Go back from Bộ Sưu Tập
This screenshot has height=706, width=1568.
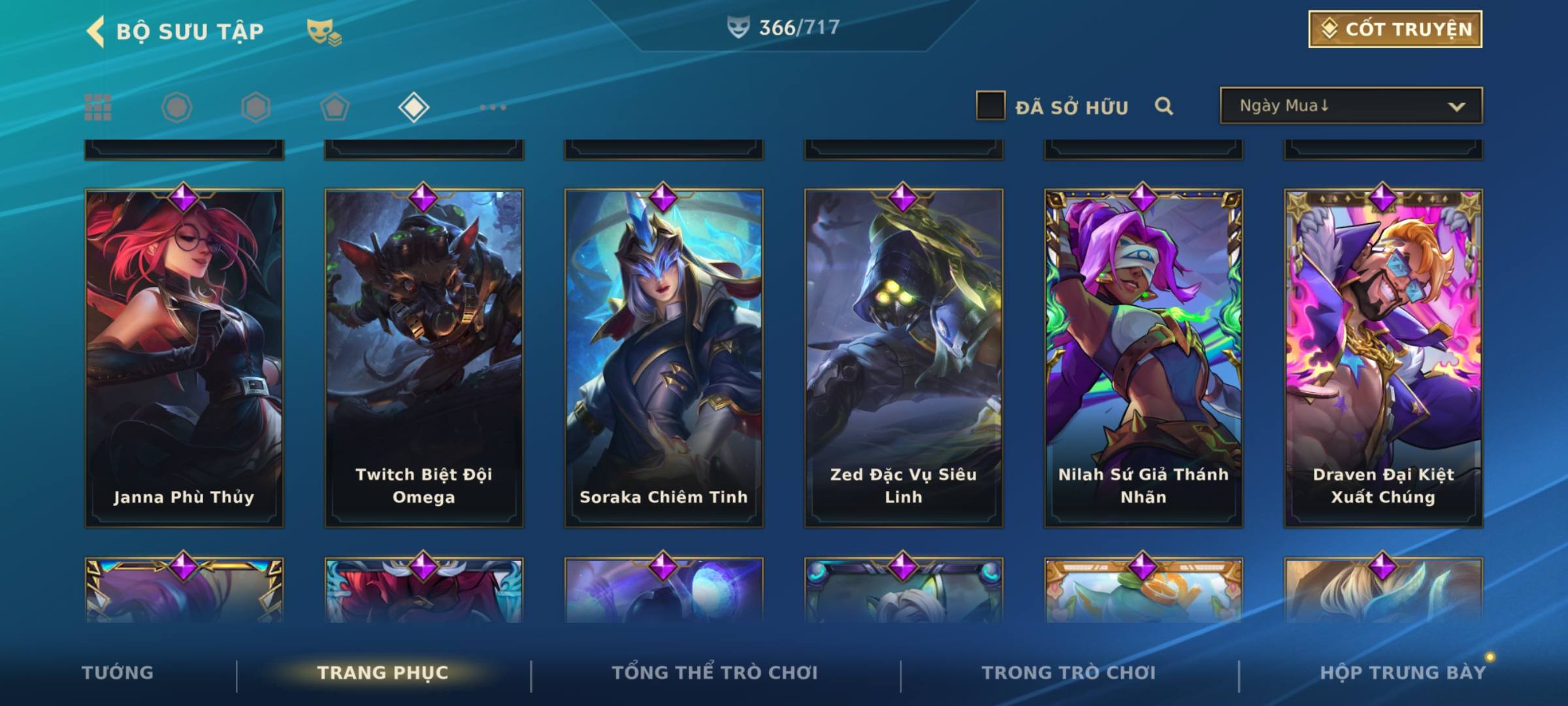[x=97, y=31]
